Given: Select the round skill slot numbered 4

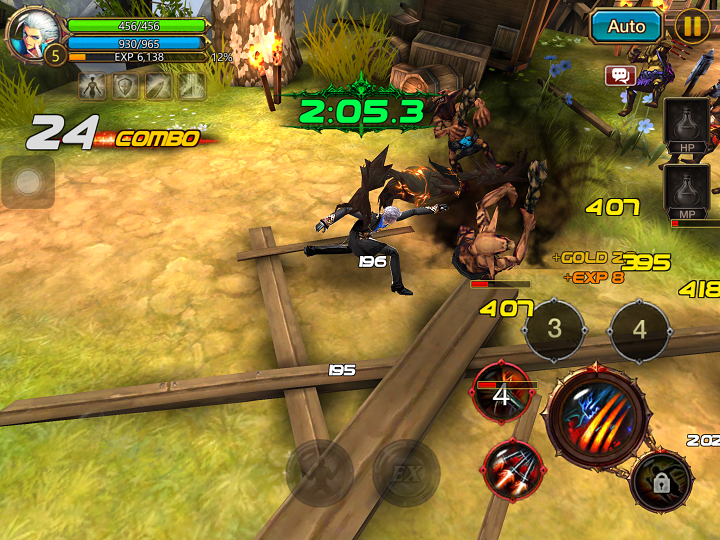Looking at the screenshot, I should [640, 328].
